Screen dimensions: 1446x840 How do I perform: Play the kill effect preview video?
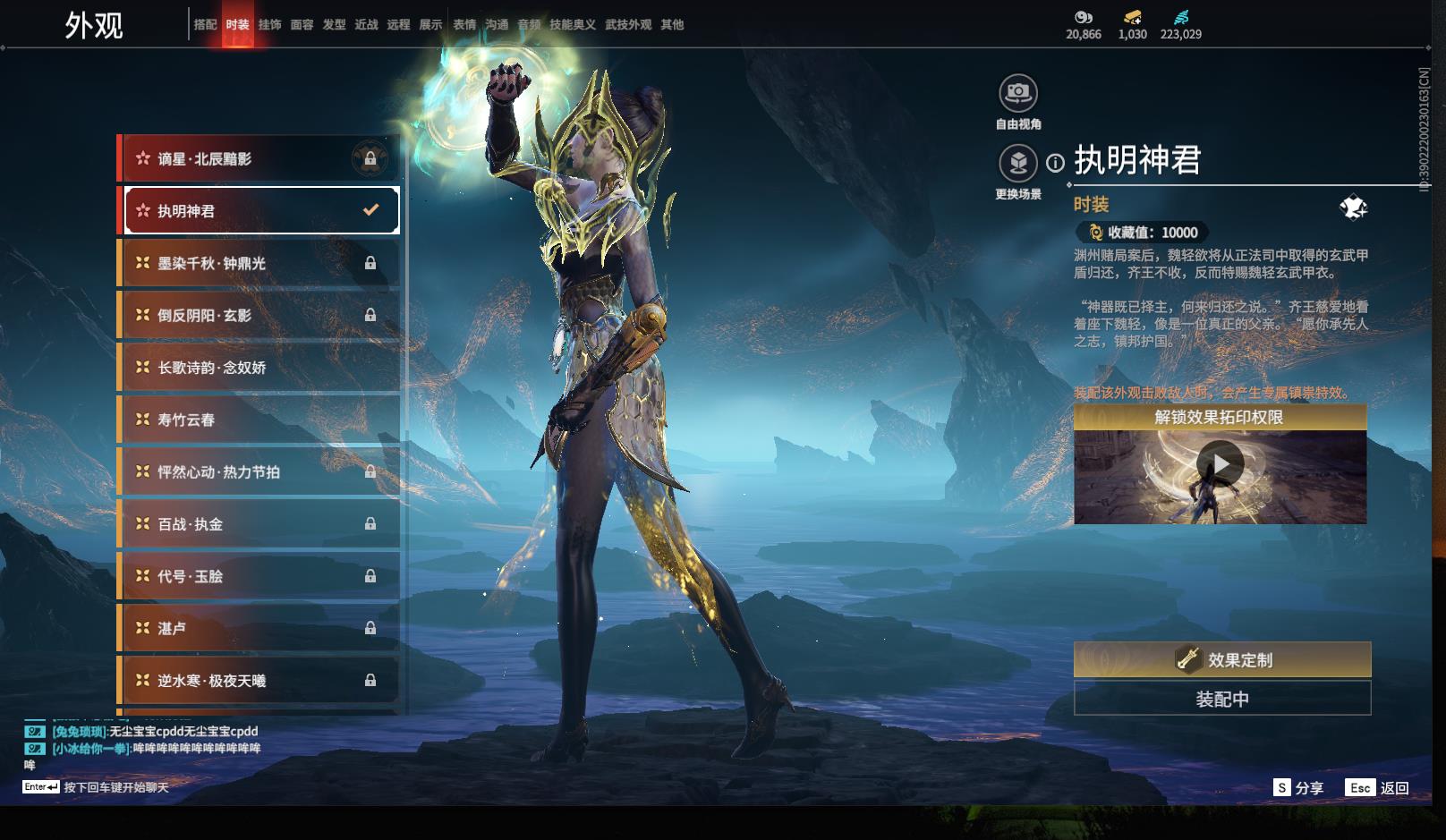tap(1220, 464)
